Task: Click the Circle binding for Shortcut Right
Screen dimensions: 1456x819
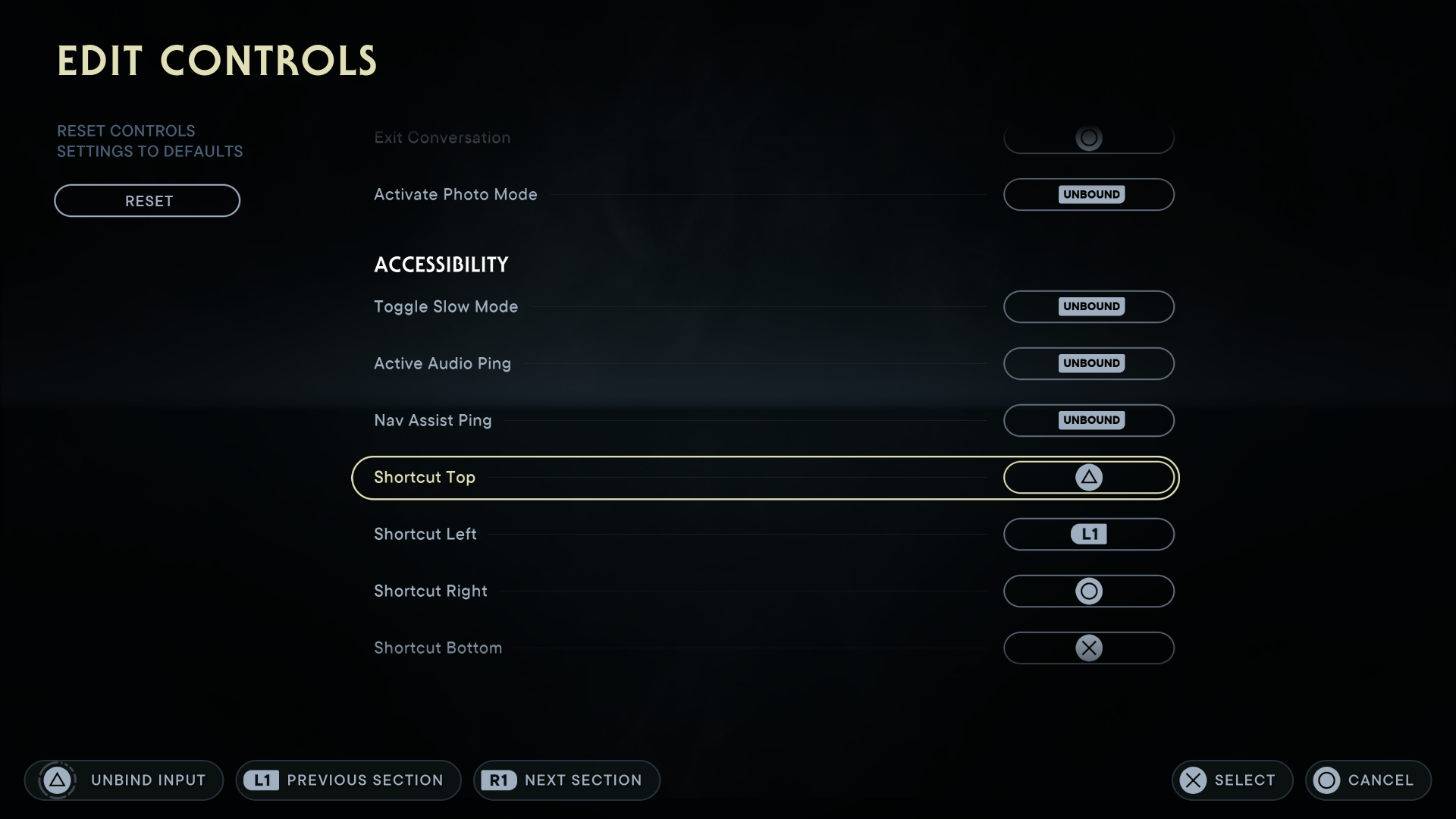Action: pyautogui.click(x=1089, y=591)
